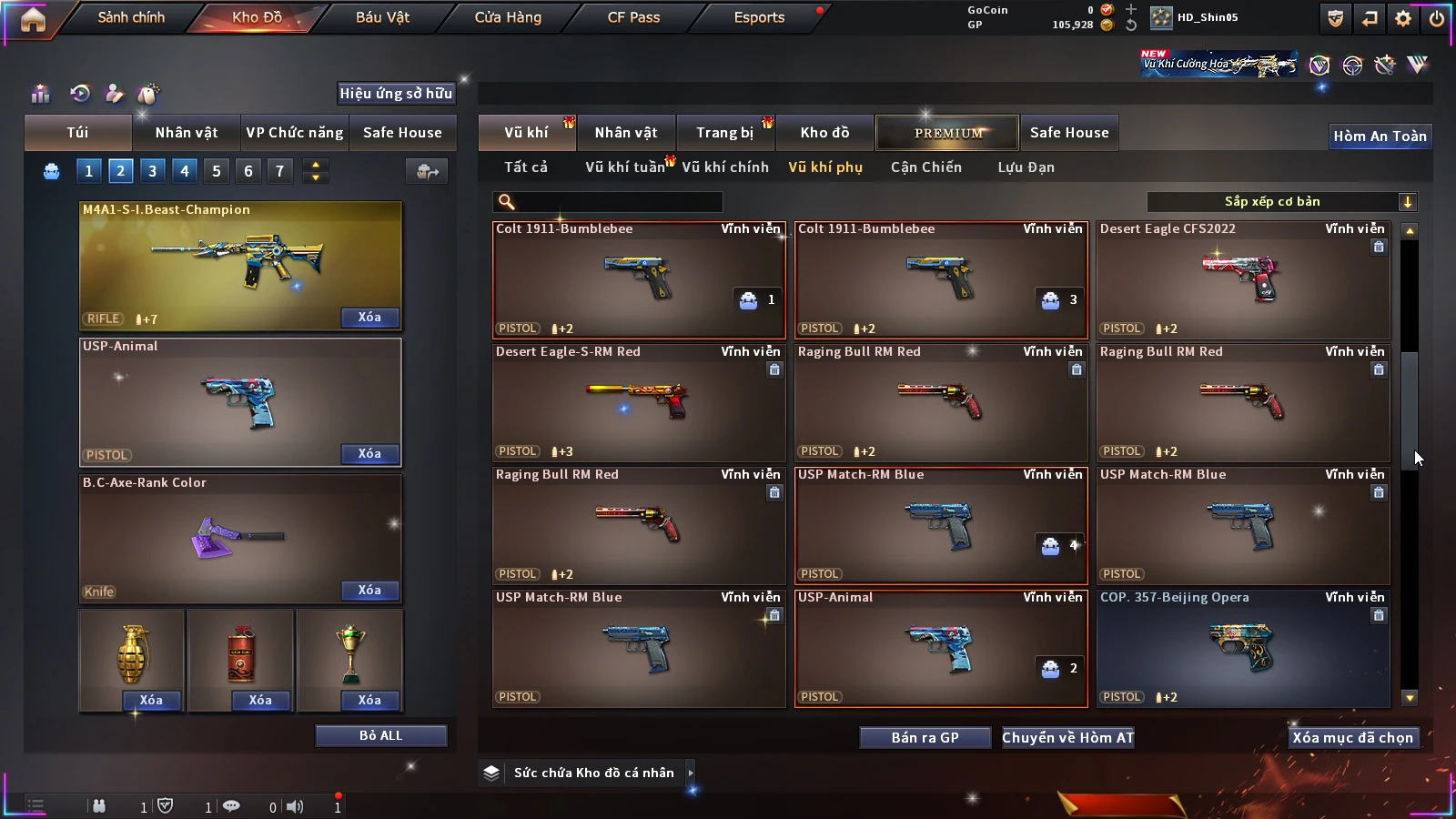
Task: Click the Bán ra GP sell button
Action: tap(925, 738)
